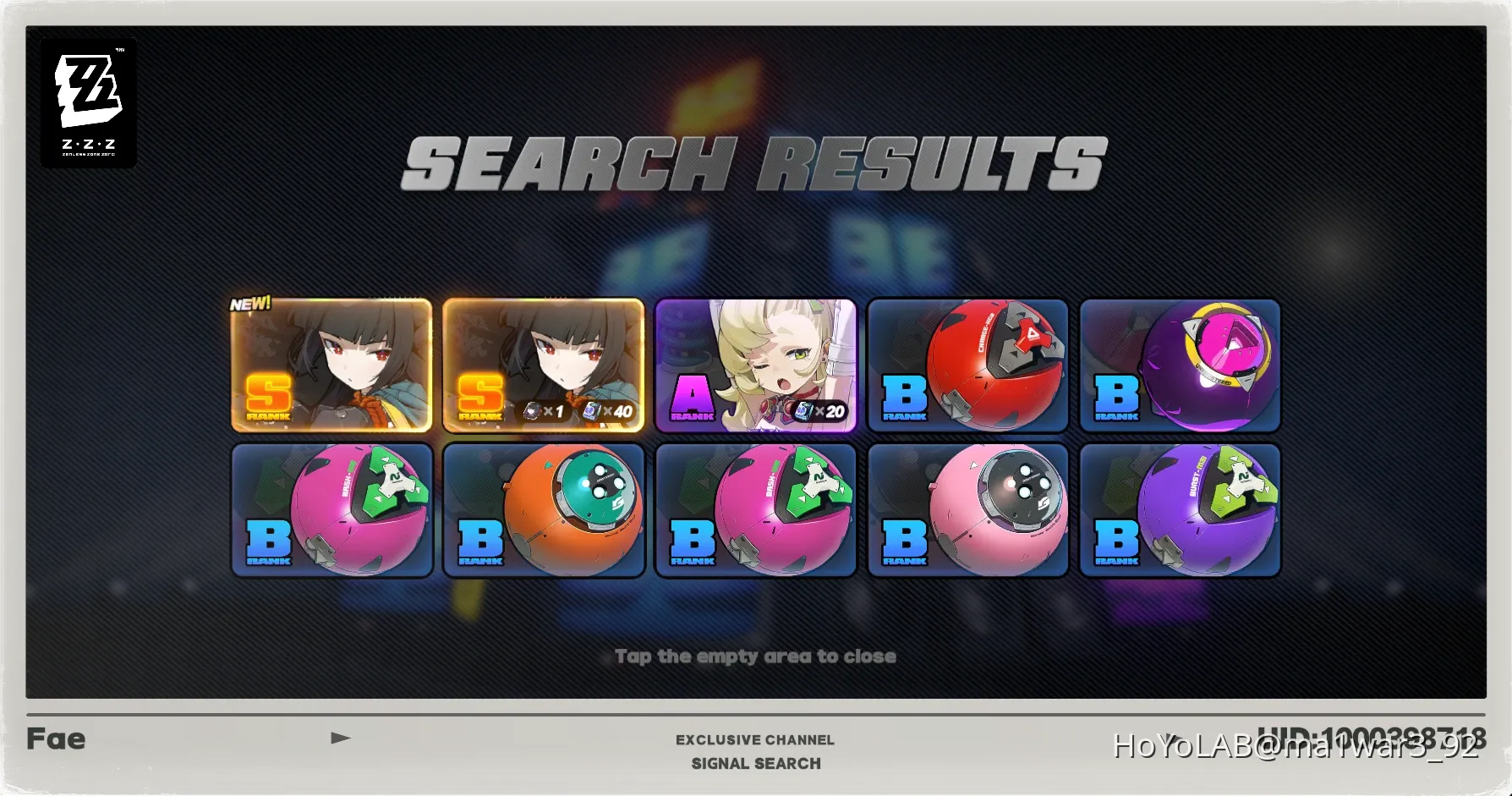This screenshot has height=796, width=1512.
Task: Click the NEW! badge on the first card
Action: click(x=249, y=301)
